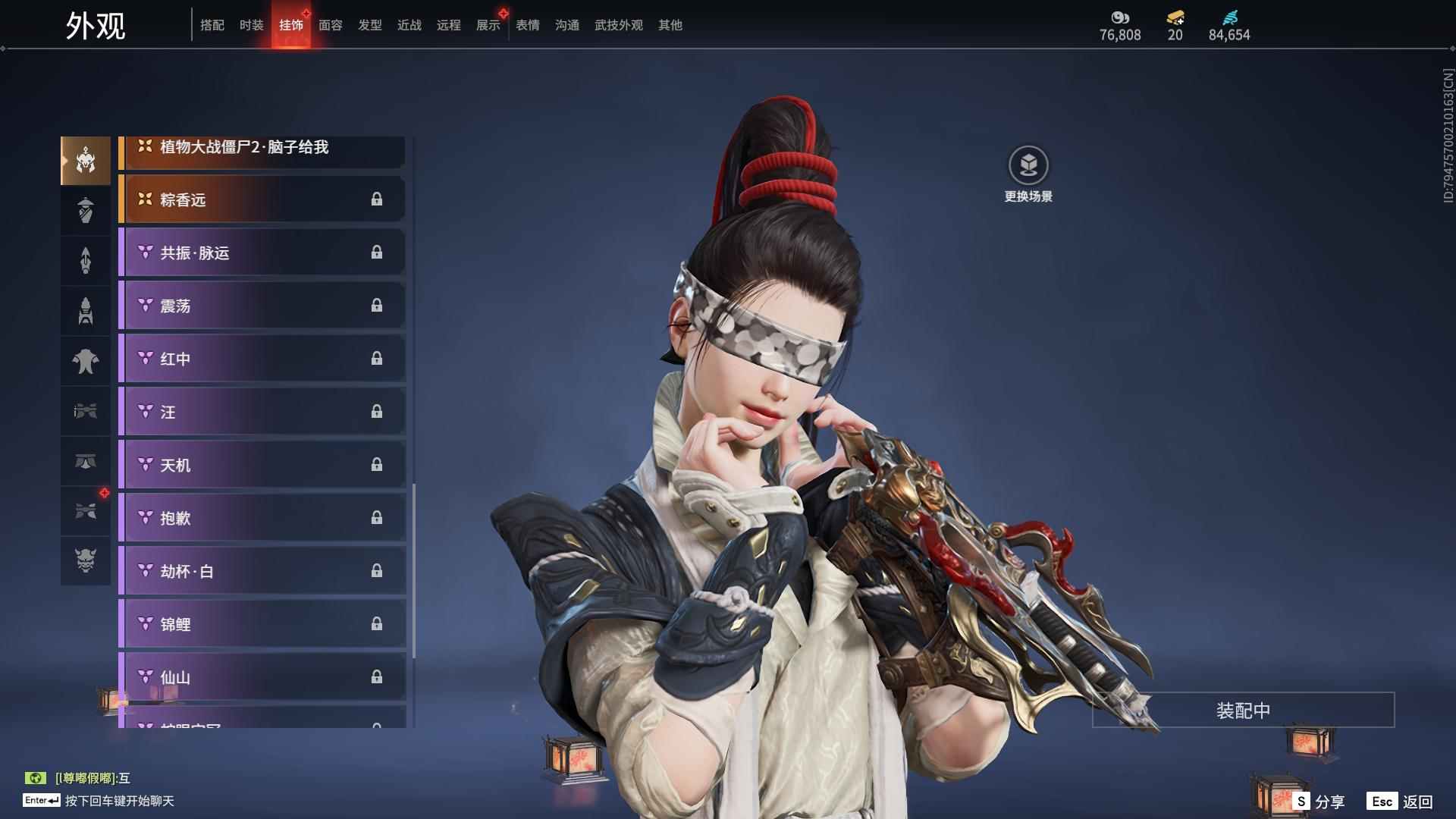Go to the 发型 tab
Screen dimensions: 1456x819
[x=369, y=25]
